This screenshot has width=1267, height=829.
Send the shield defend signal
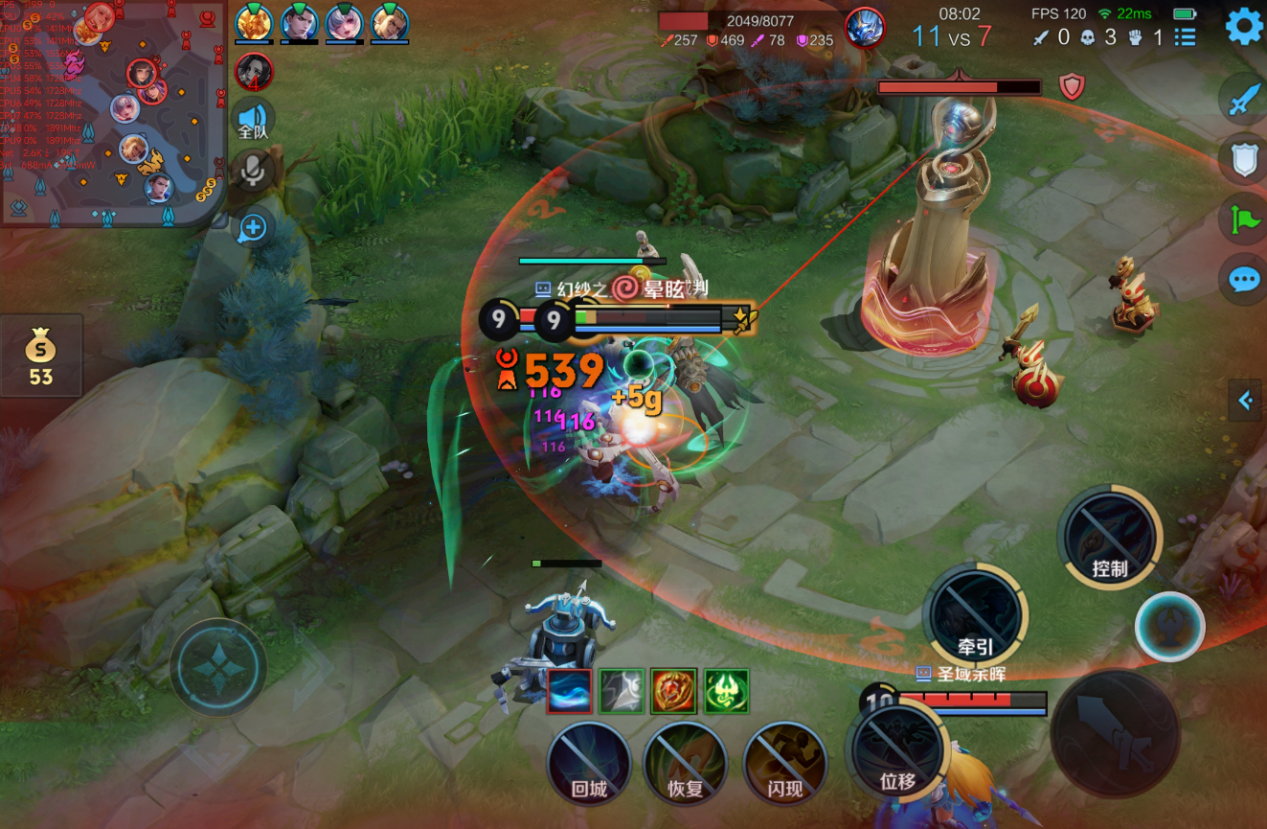coord(1244,159)
